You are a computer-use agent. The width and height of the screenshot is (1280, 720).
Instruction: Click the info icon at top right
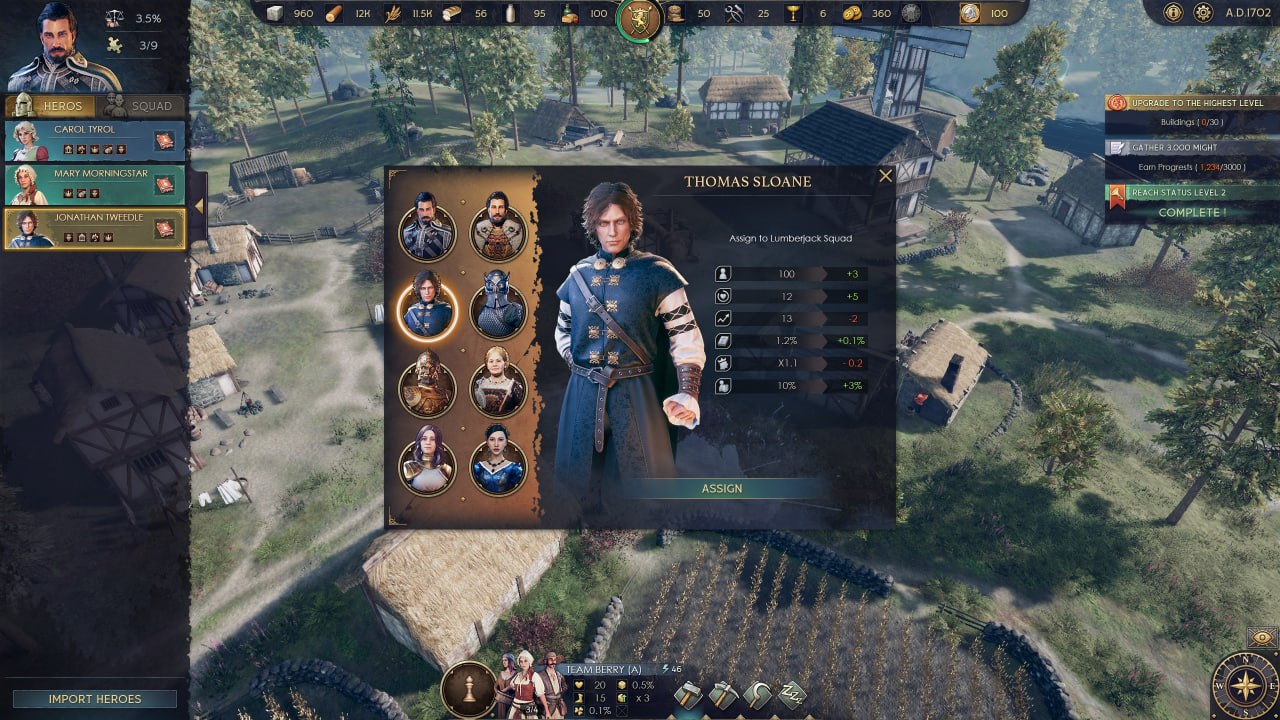point(1172,12)
